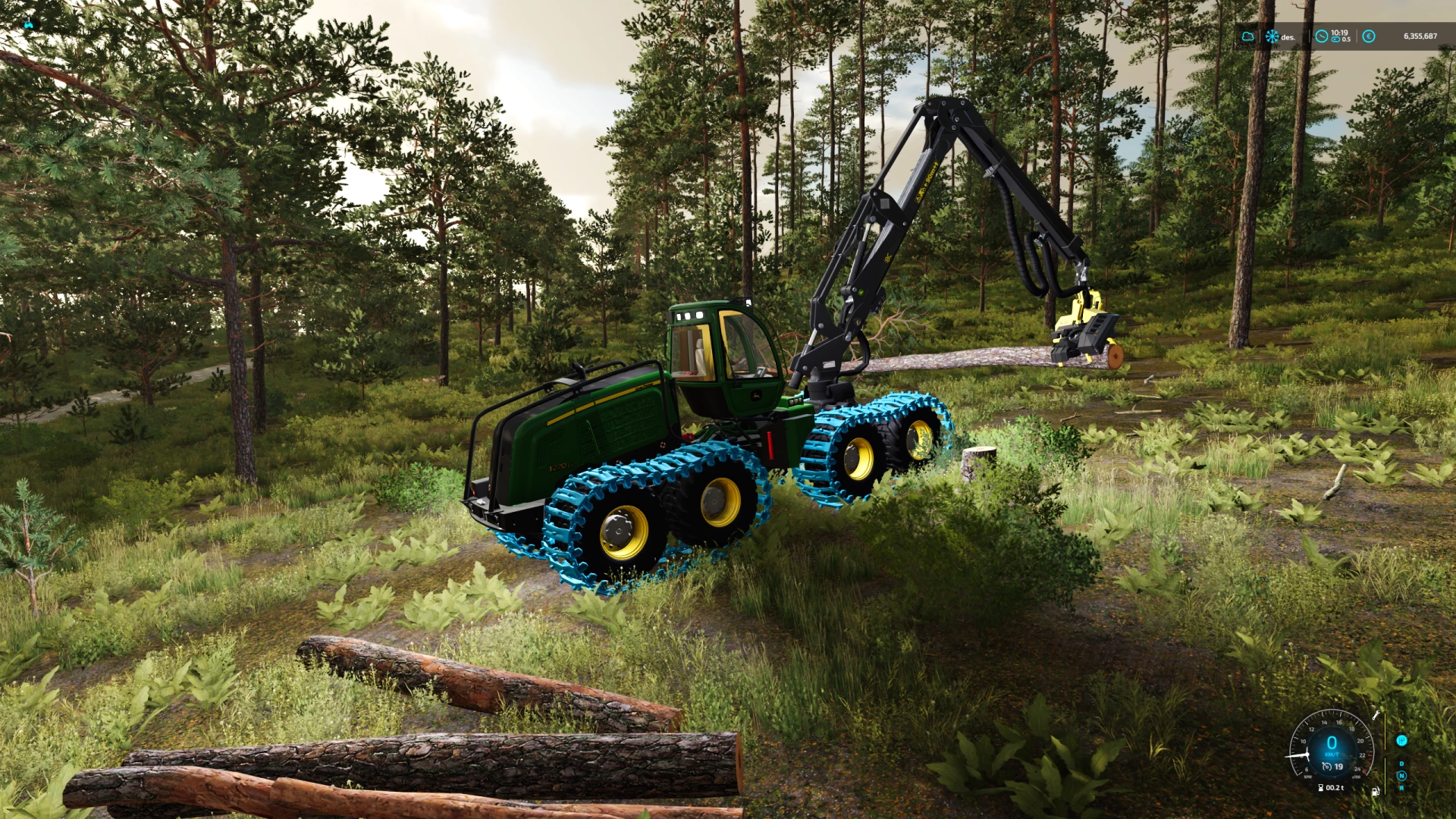Select the gear shifter H-pattern icon

(1402, 740)
